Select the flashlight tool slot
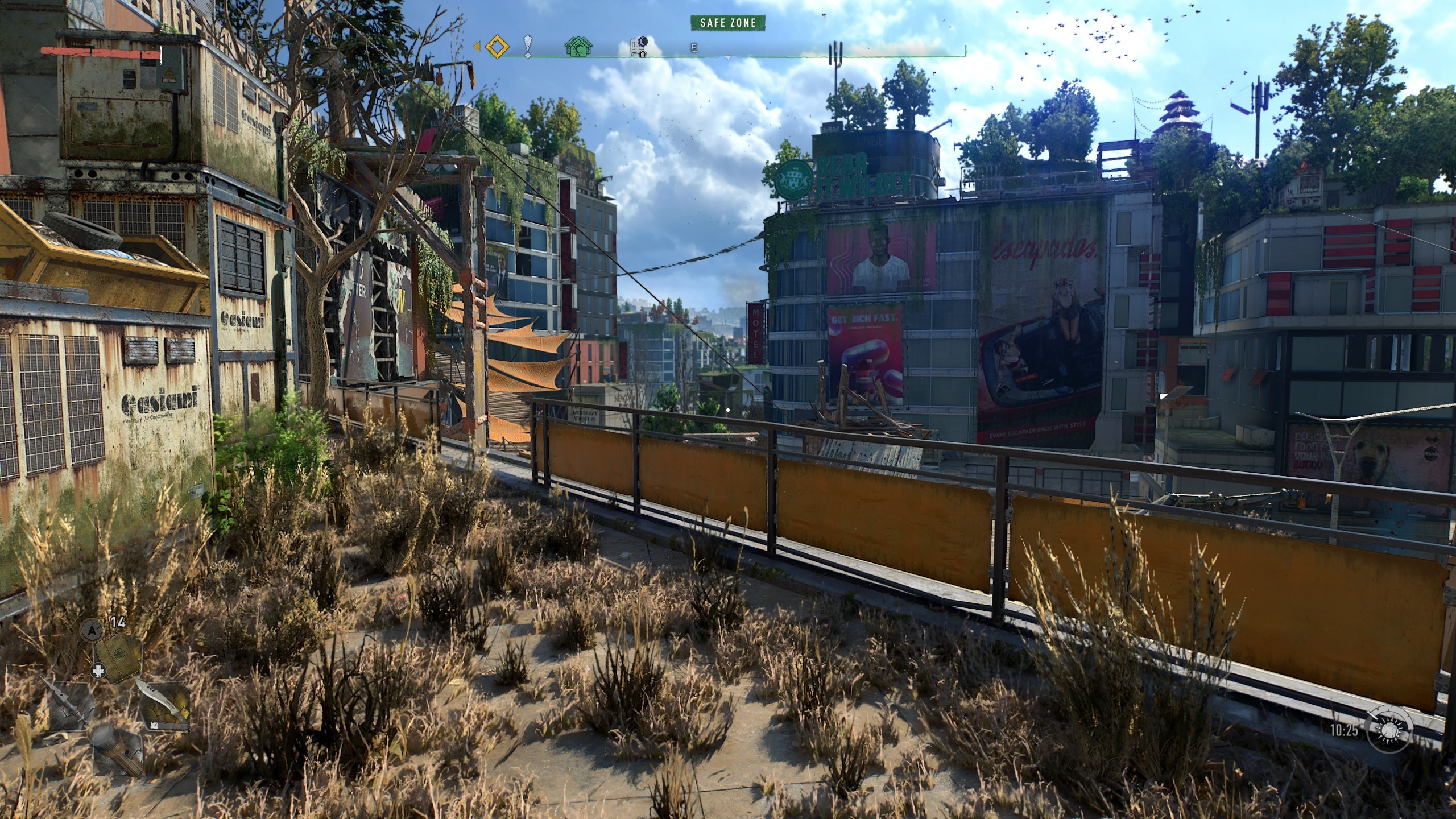This screenshot has width=1456, height=819. (117, 751)
